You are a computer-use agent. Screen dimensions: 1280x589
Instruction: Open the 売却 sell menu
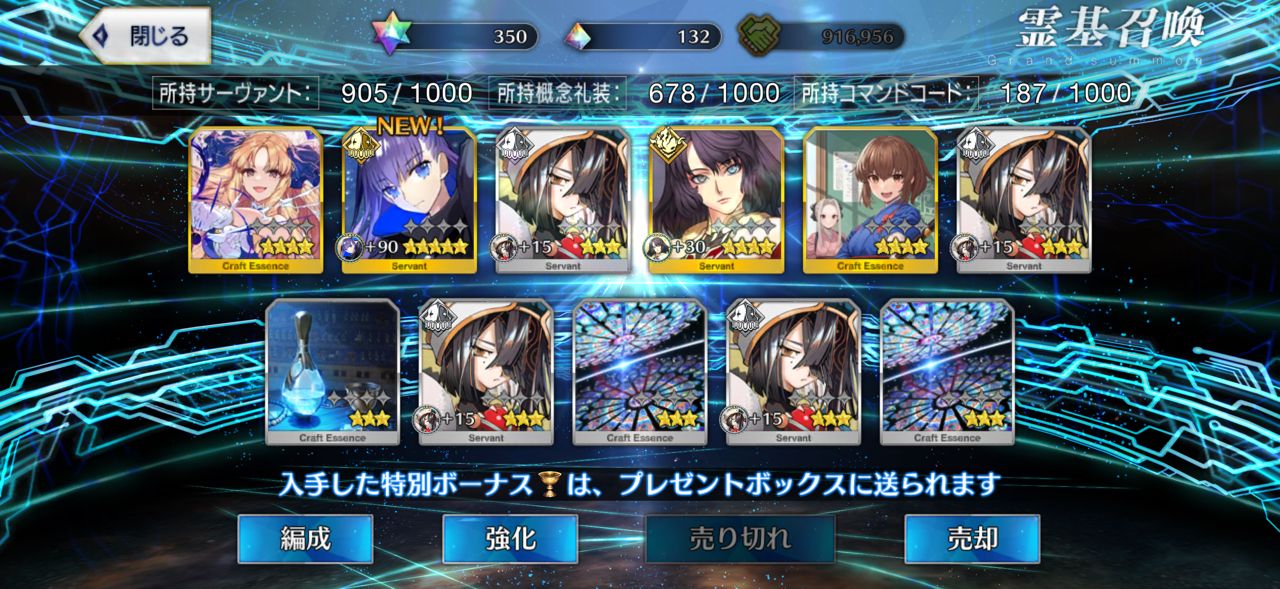pos(971,539)
